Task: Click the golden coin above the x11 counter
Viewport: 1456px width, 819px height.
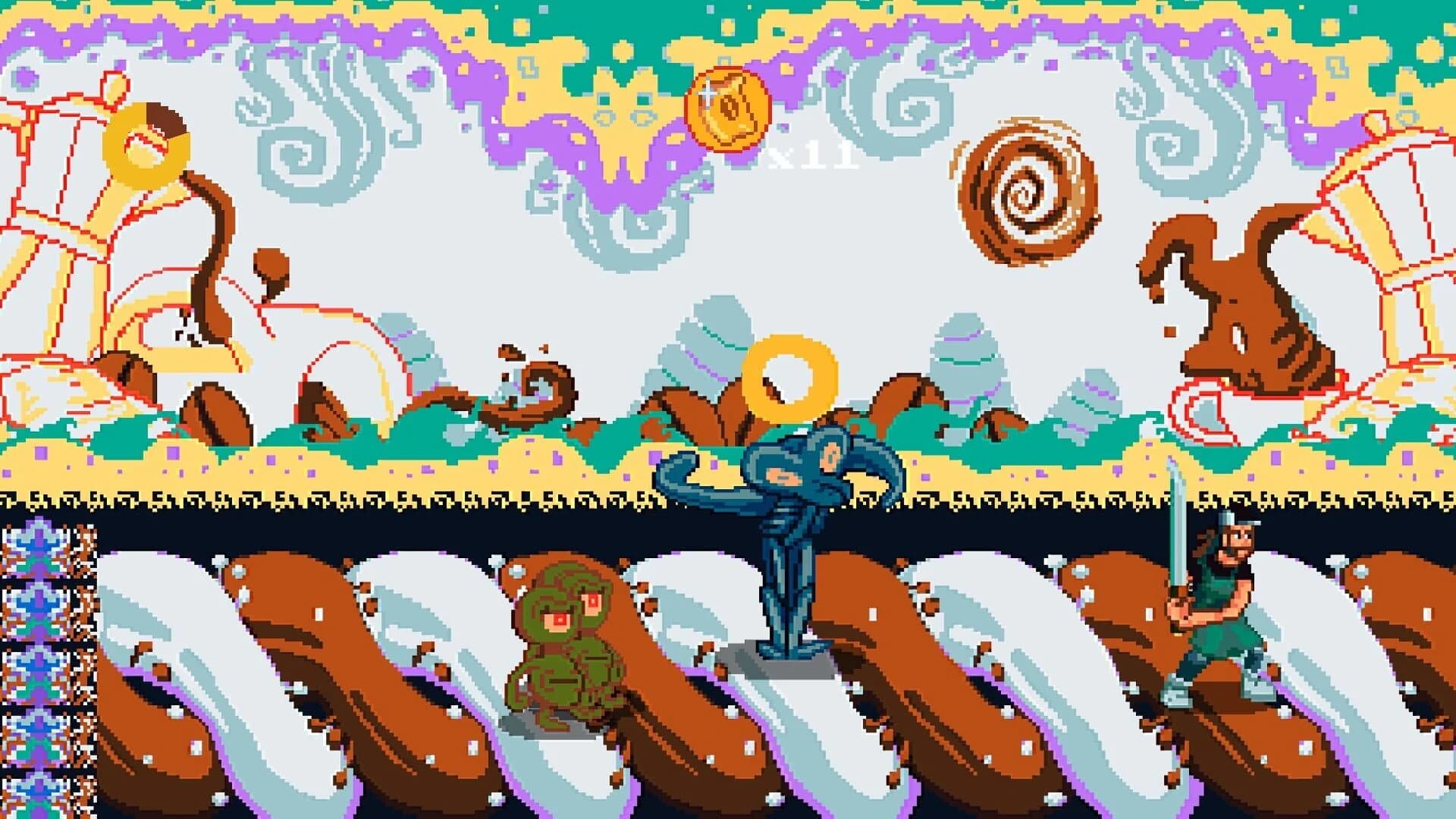Action: tap(728, 110)
